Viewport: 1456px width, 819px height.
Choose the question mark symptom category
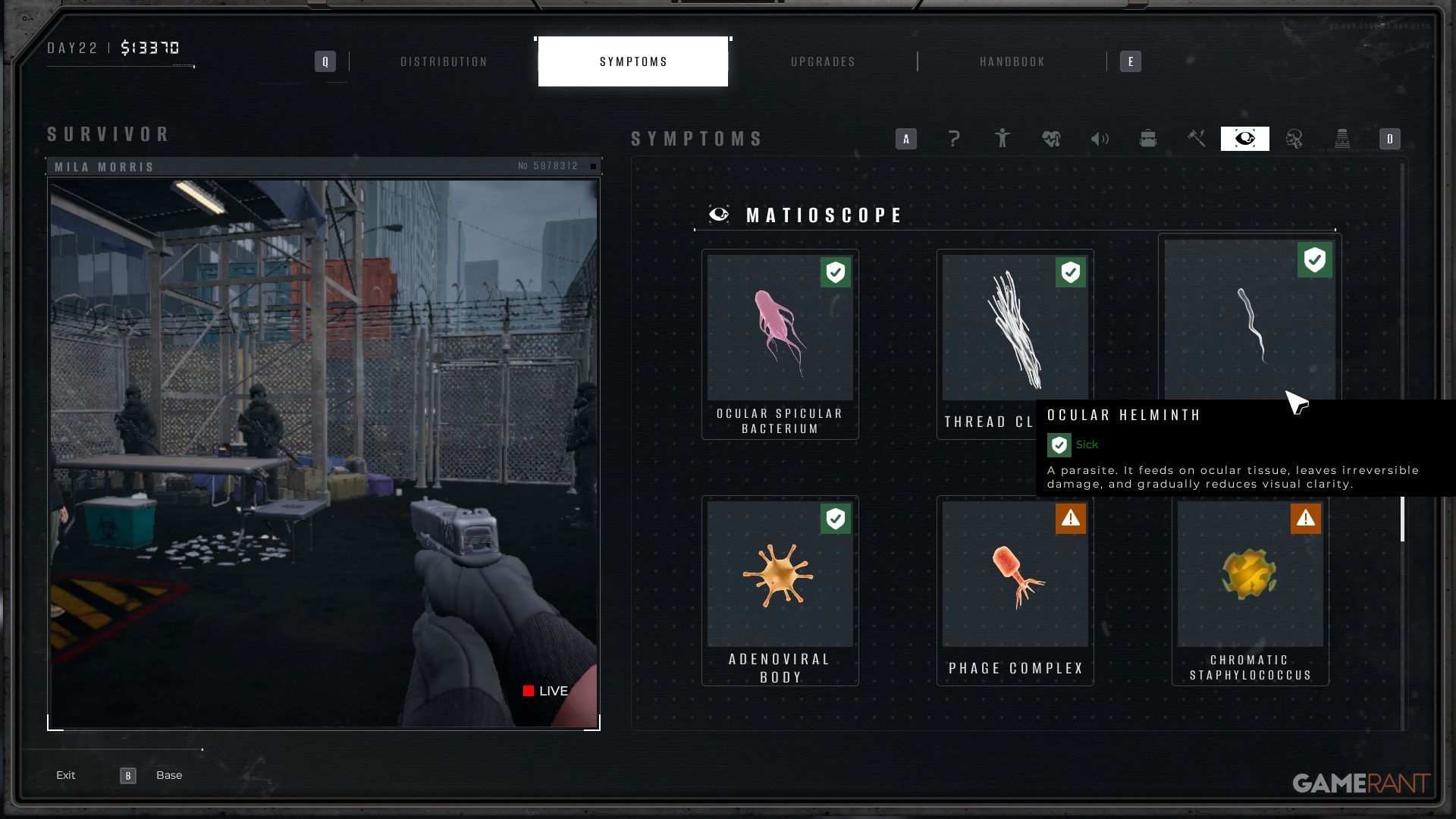954,139
